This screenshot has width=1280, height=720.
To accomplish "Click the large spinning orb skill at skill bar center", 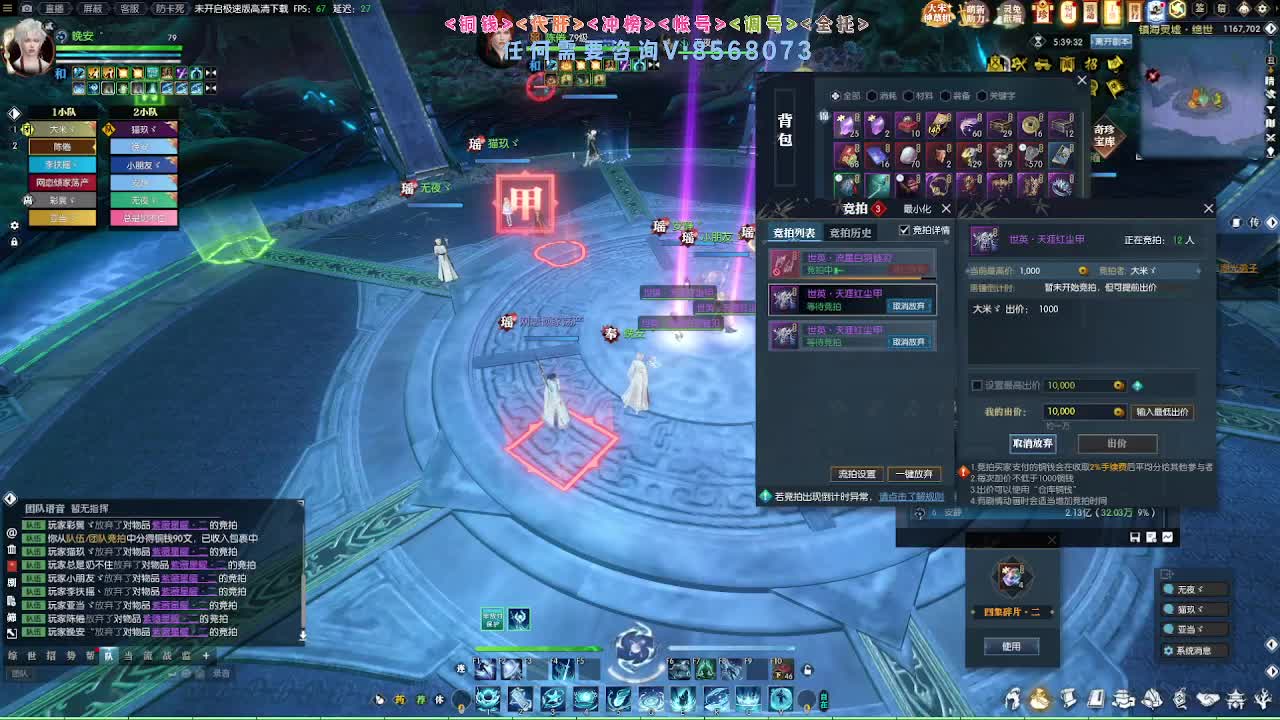I will coord(633,655).
